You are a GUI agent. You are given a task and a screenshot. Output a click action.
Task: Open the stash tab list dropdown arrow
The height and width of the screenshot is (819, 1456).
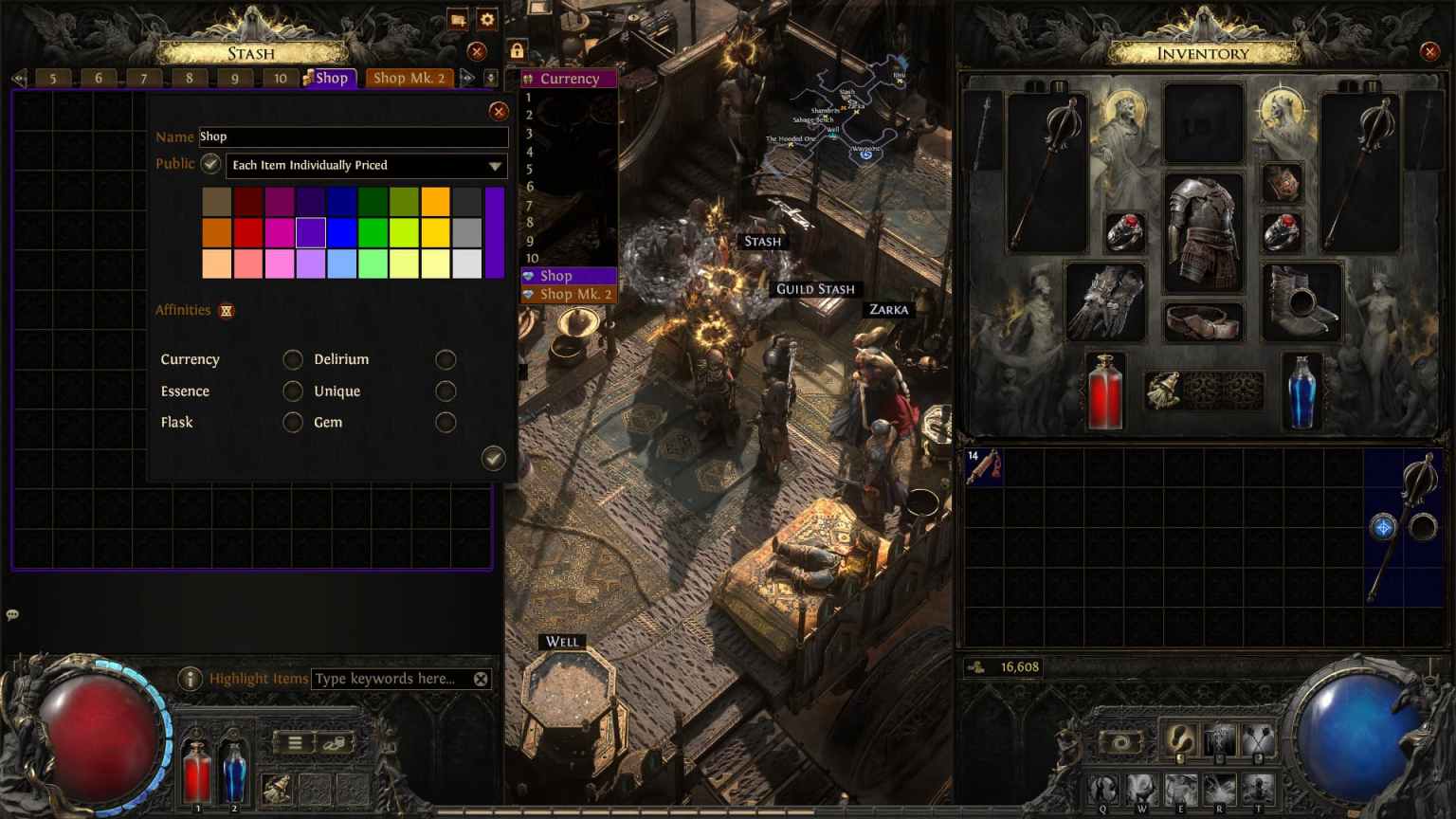click(491, 78)
